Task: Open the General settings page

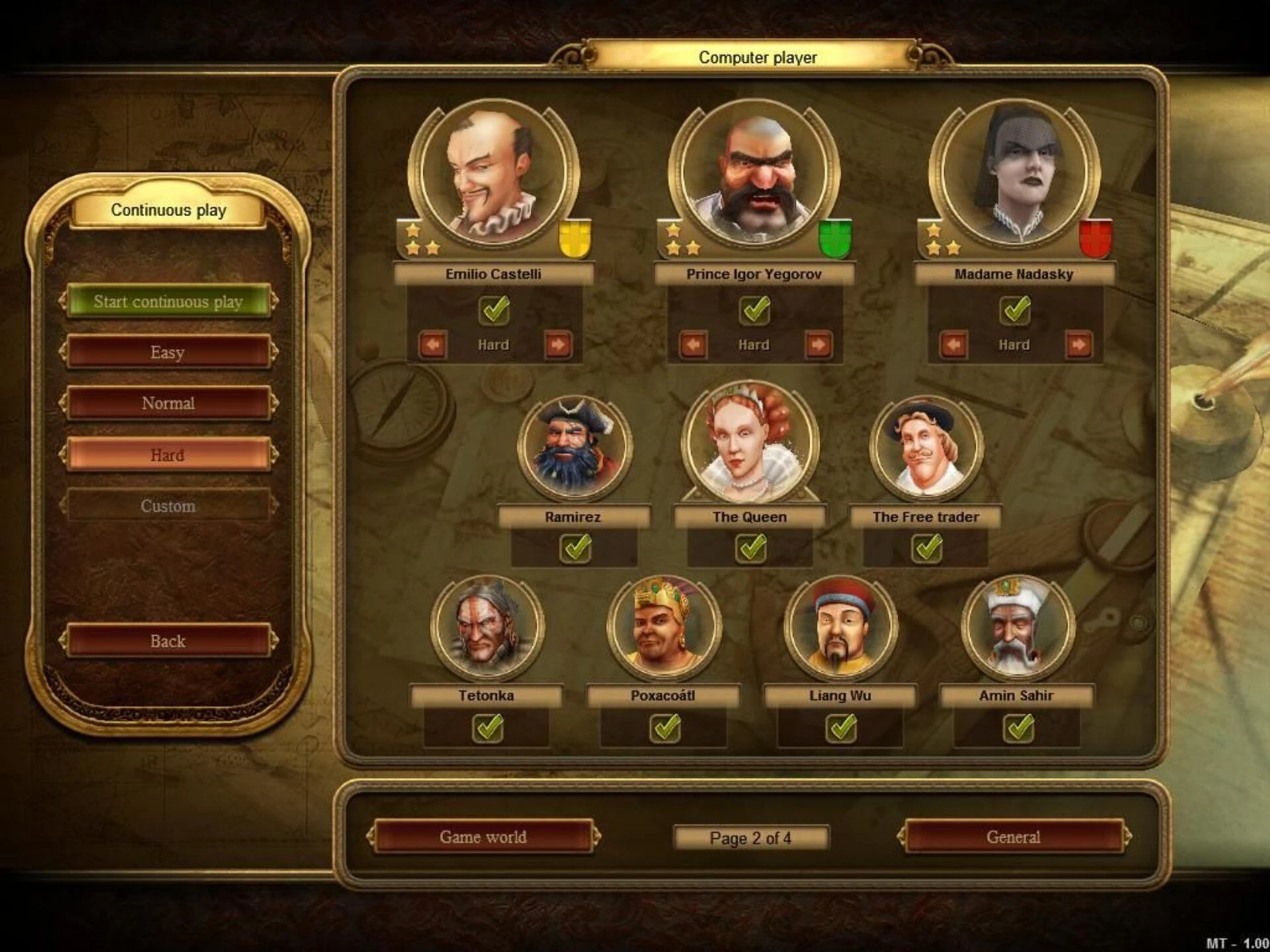Action: 1013,837
